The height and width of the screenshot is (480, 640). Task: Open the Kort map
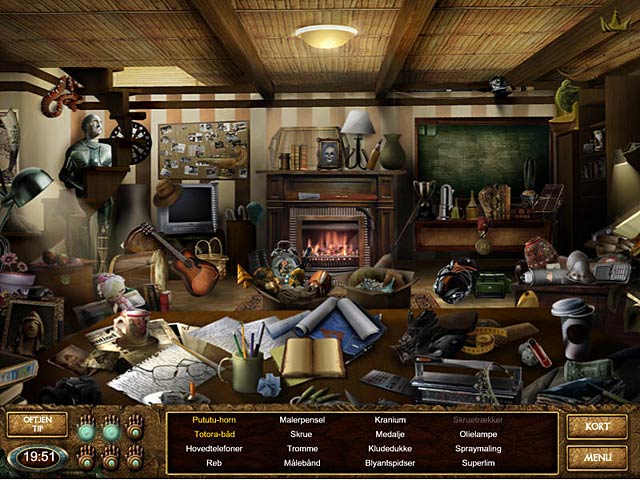(597, 427)
